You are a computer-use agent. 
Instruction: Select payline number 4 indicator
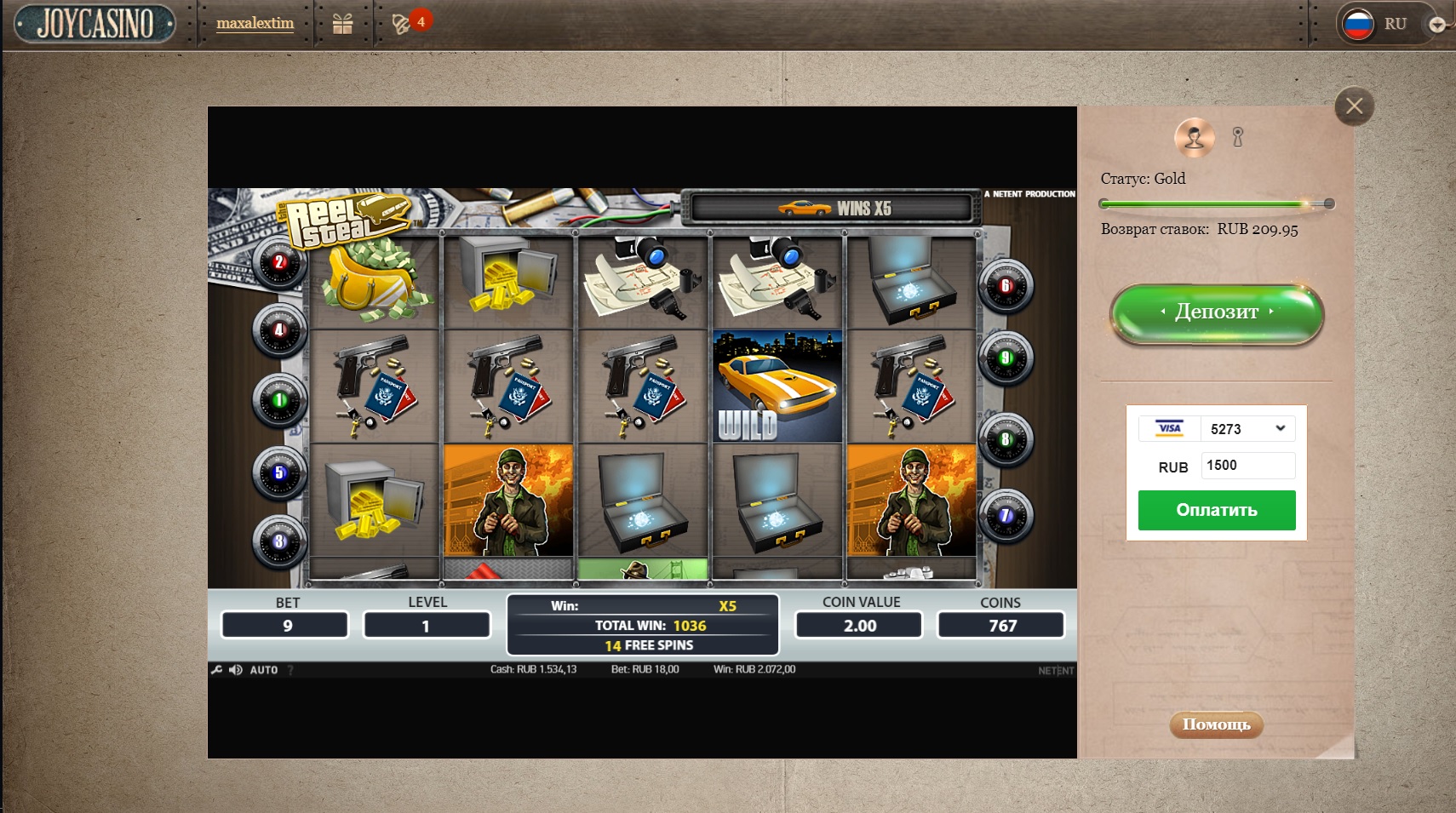279,329
